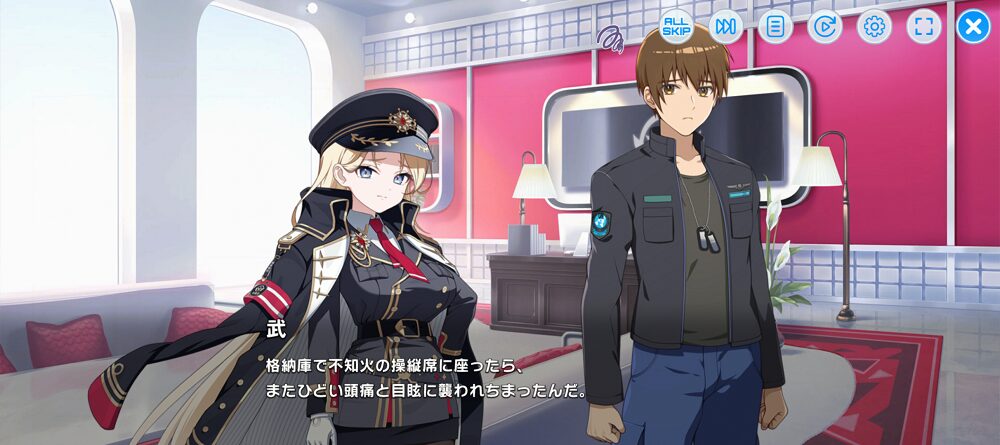1000x445 pixels.
Task: Open the dialogue log
Action: [774, 26]
